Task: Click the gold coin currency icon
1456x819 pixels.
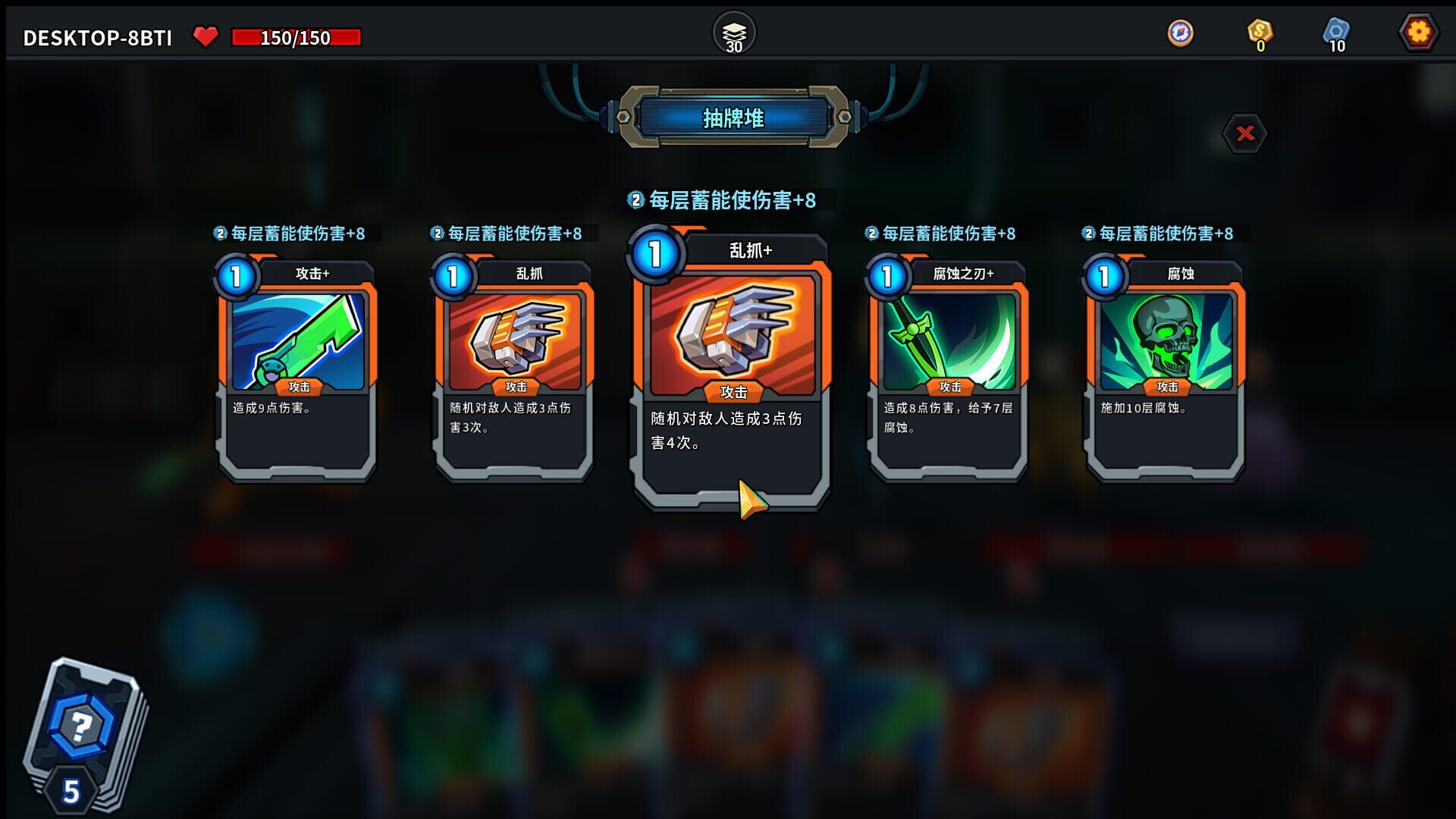Action: pos(1258,32)
